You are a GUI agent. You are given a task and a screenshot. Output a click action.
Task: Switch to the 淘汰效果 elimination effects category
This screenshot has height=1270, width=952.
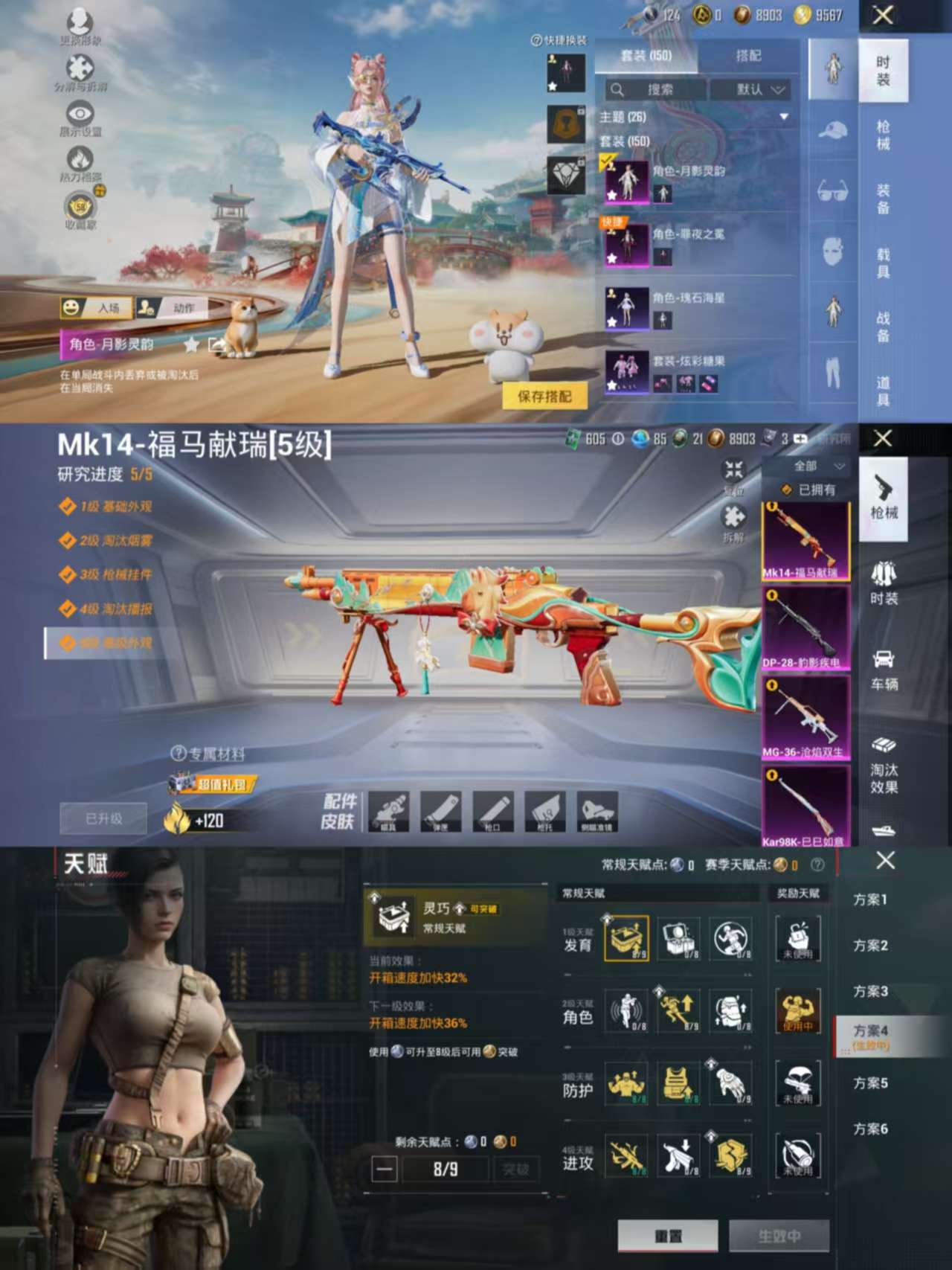pyautogui.click(x=884, y=766)
